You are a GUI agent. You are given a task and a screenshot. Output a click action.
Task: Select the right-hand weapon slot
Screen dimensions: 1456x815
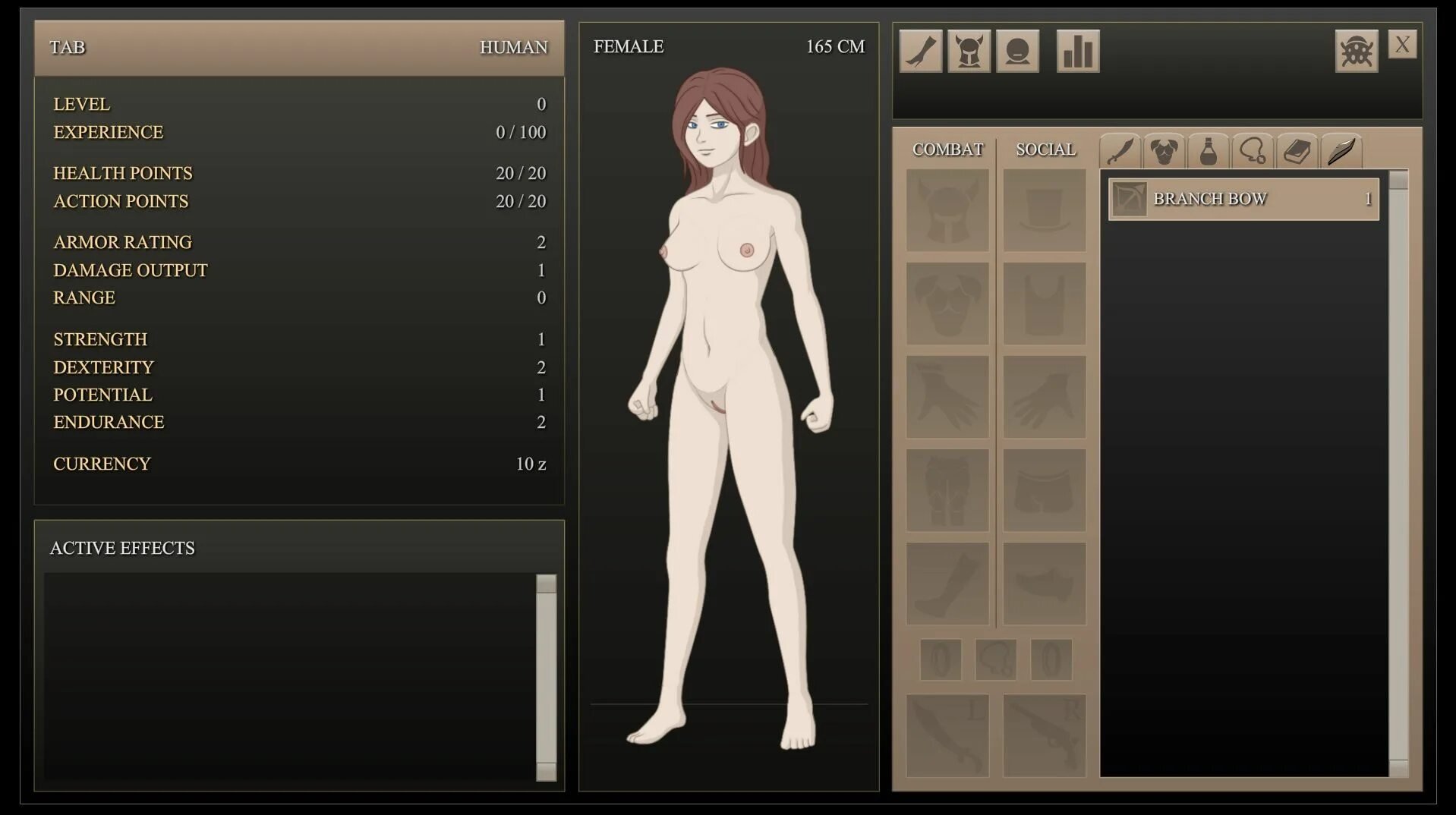pos(1045,735)
